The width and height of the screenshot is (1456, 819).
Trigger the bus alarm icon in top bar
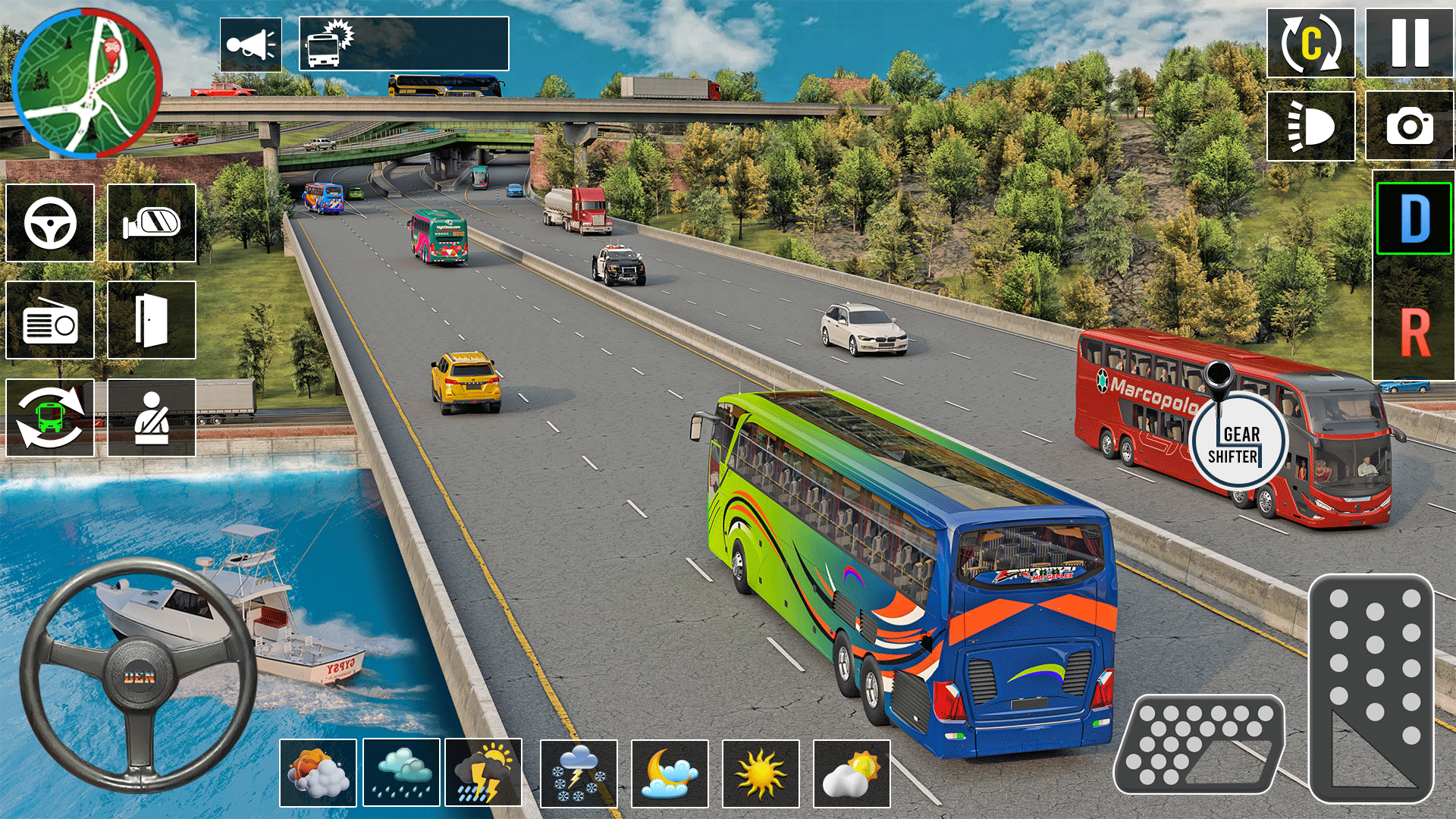click(x=325, y=45)
